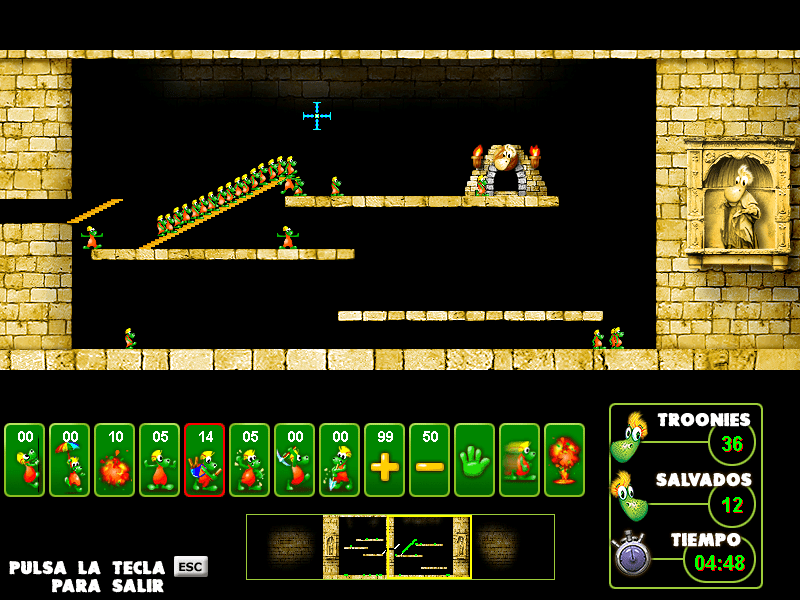Pick the downward digger skill
The height and width of the screenshot is (600, 800).
(339, 460)
